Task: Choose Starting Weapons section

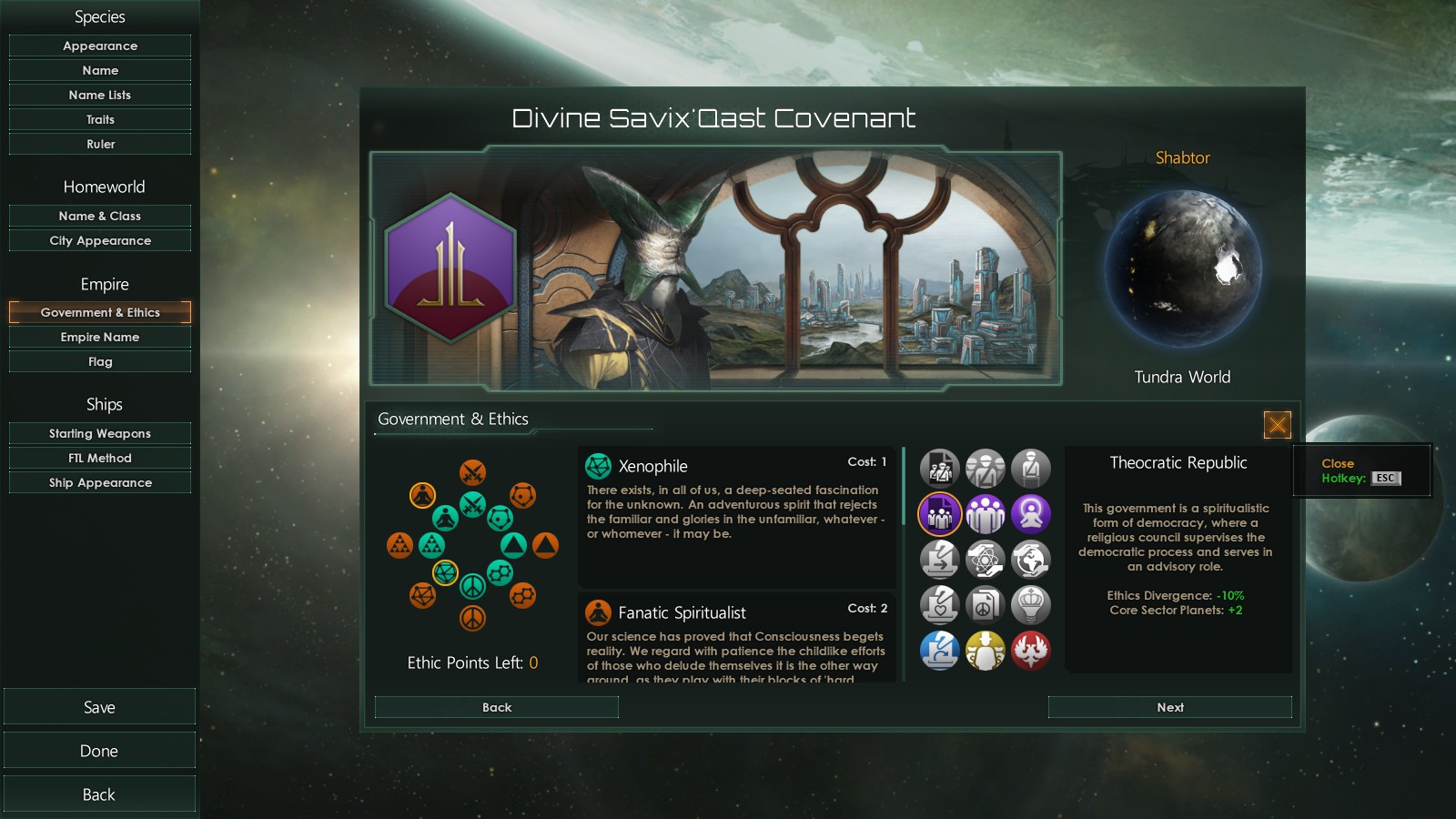Action: coord(100,433)
